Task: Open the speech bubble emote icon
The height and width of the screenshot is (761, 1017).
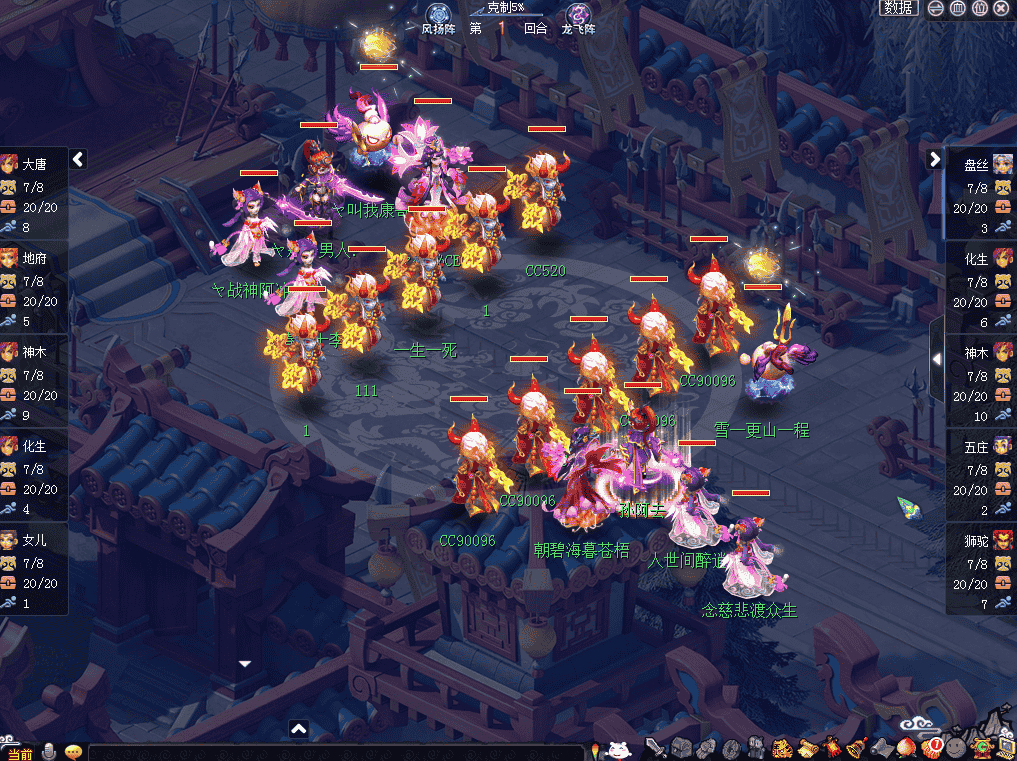Action: [x=73, y=752]
